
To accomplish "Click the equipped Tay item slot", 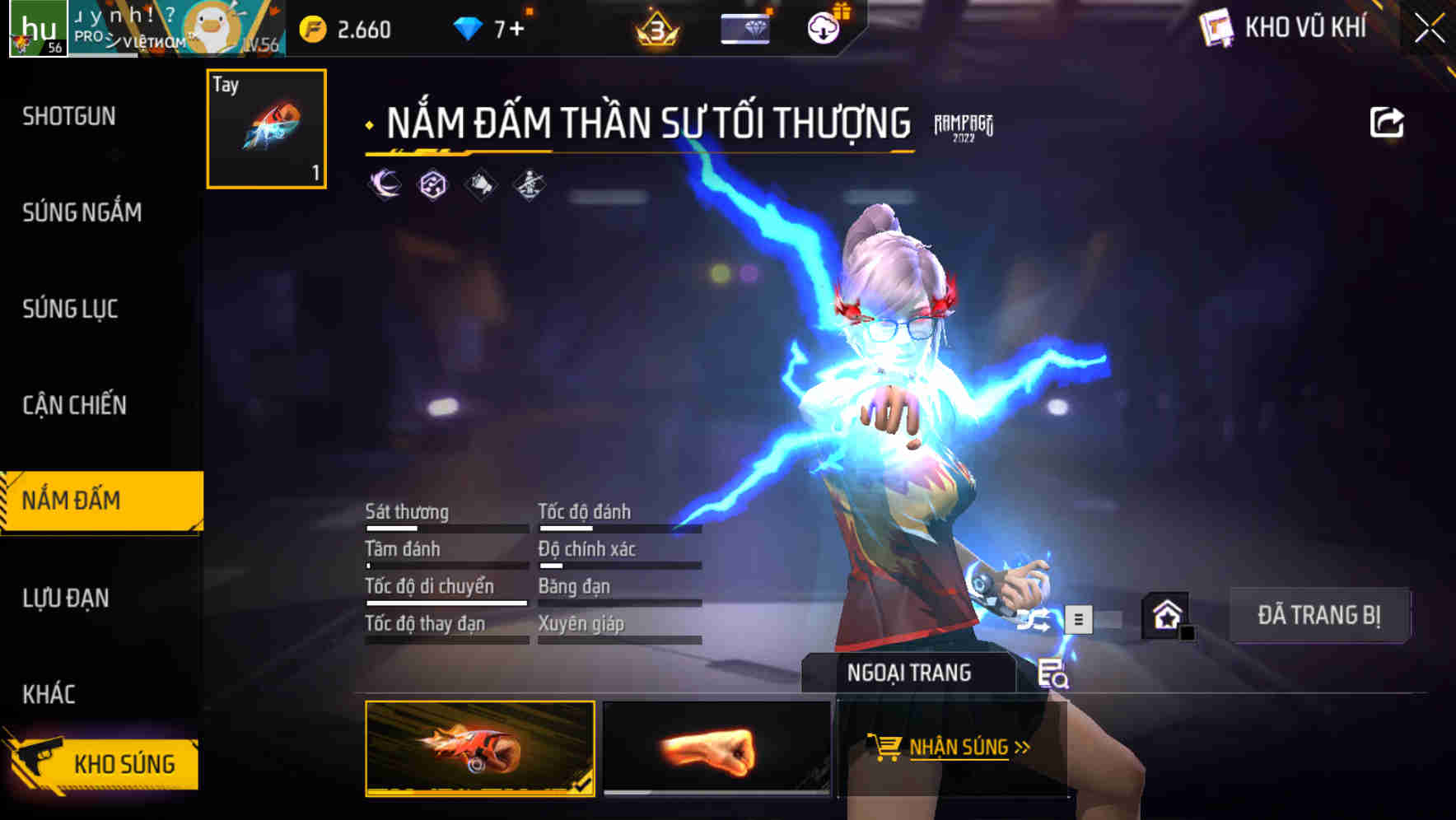I will (x=265, y=128).
